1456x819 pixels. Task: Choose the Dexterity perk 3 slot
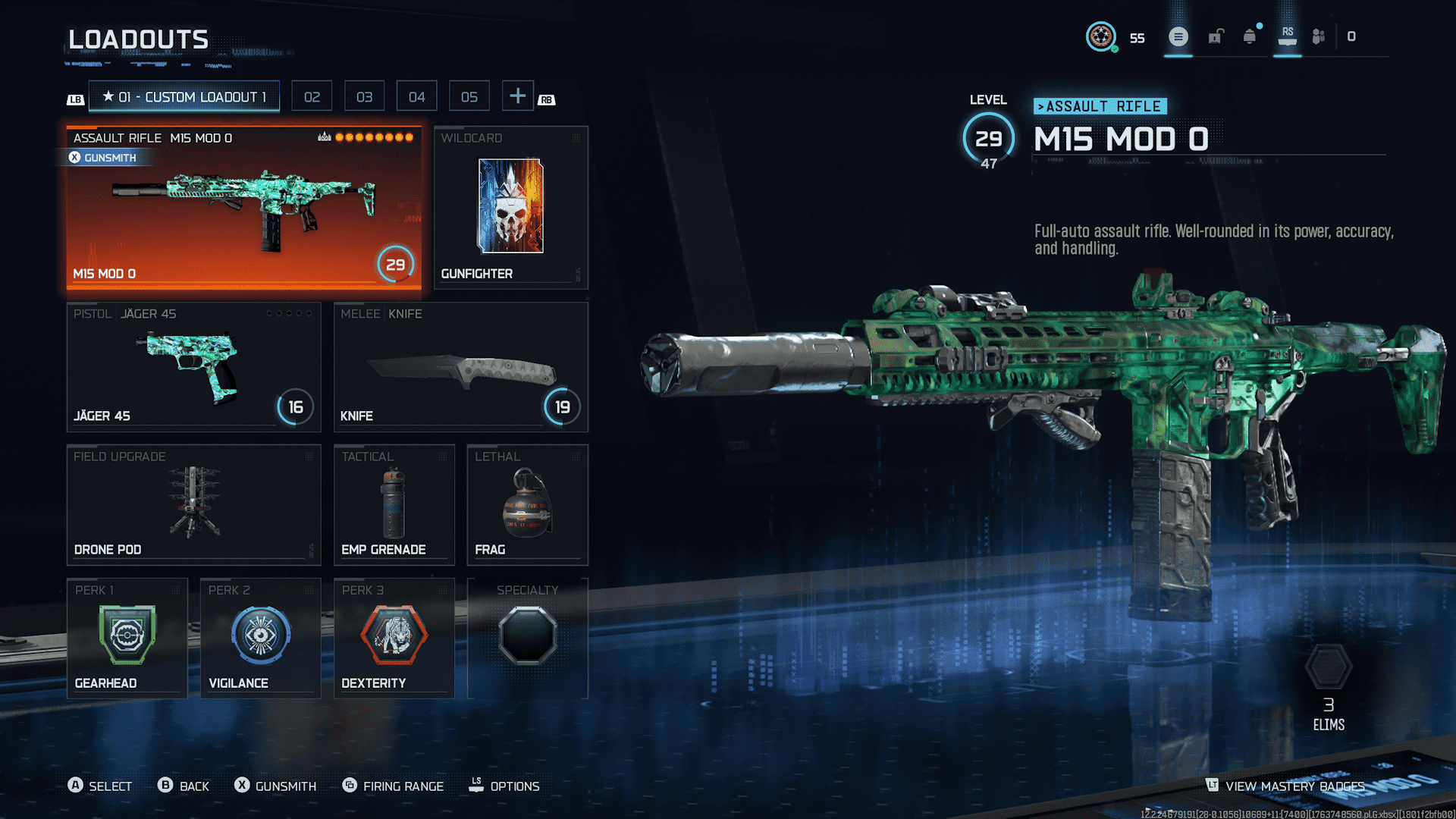394,639
